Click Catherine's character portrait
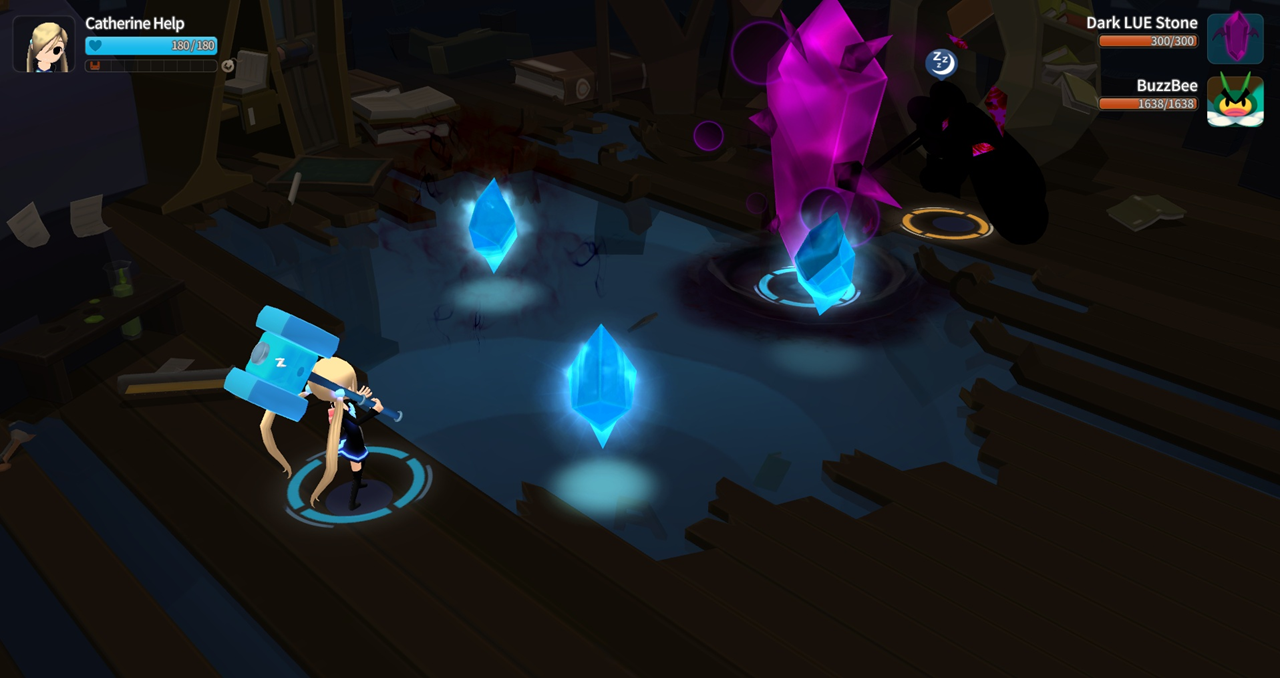 [x=44, y=44]
